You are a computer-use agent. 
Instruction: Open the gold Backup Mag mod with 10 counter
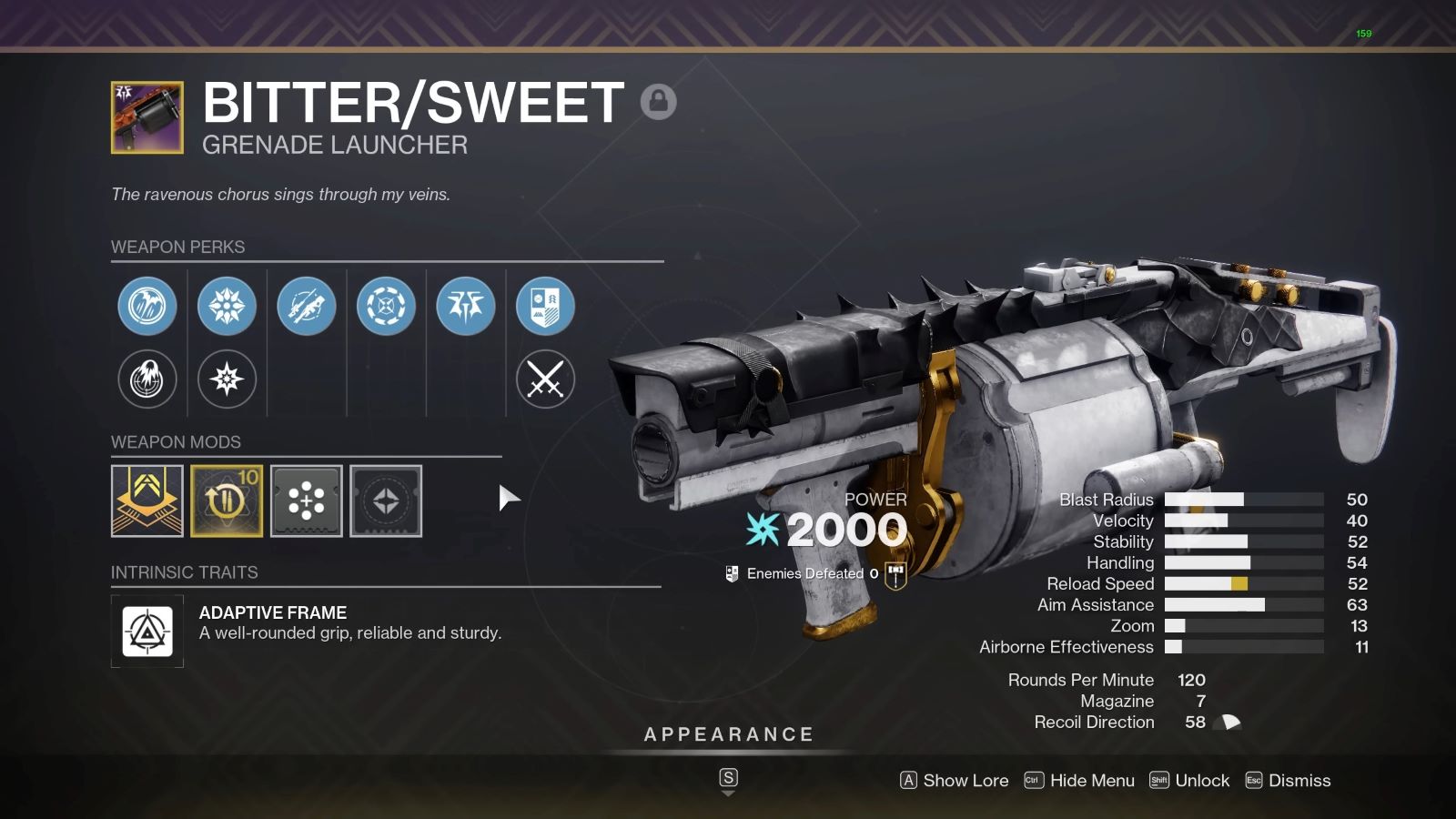(227, 501)
